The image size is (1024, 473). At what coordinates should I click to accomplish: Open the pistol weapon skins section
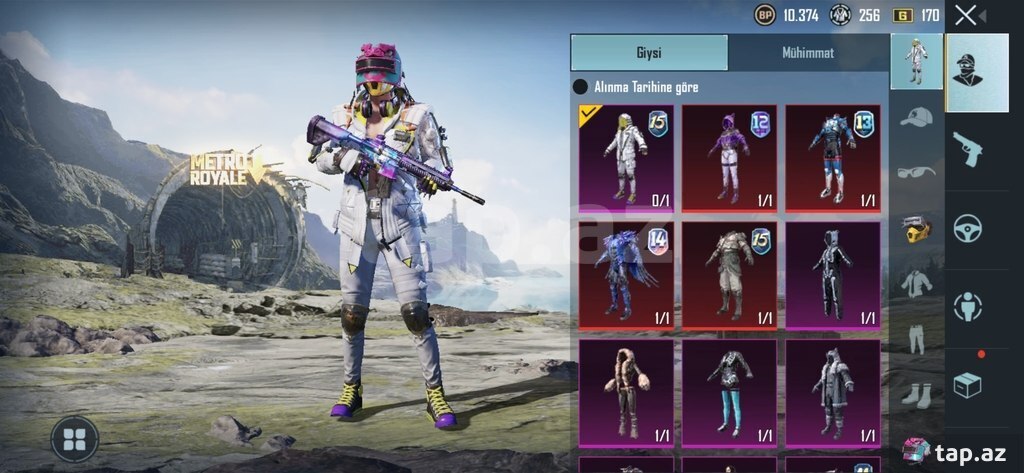tap(967, 148)
